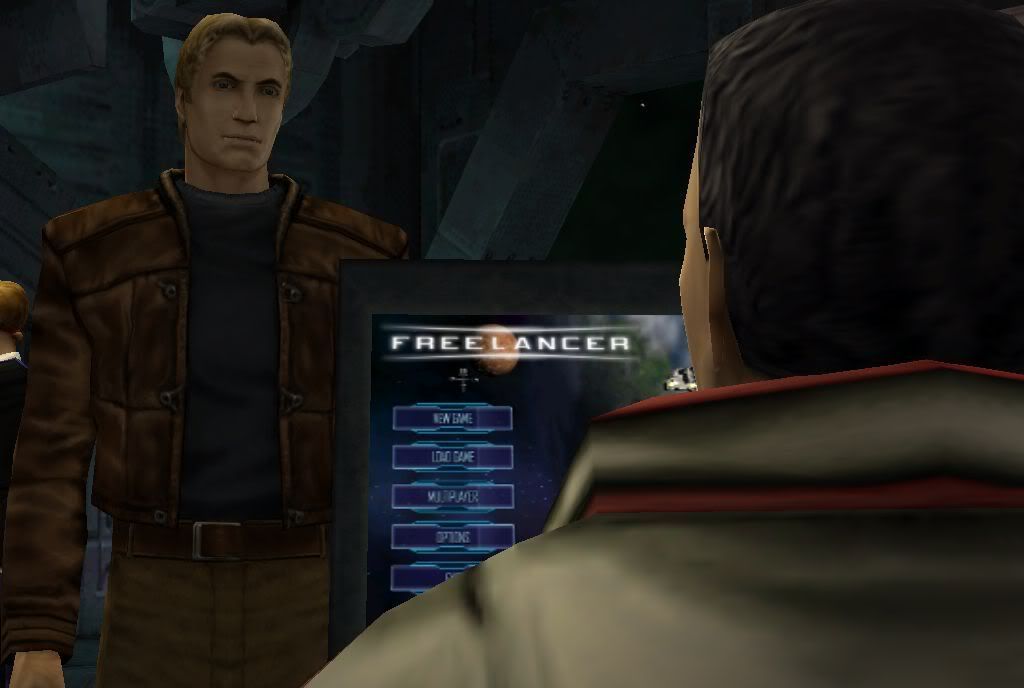Choose the Multiplayer option
The height and width of the screenshot is (688, 1024).
[453, 496]
